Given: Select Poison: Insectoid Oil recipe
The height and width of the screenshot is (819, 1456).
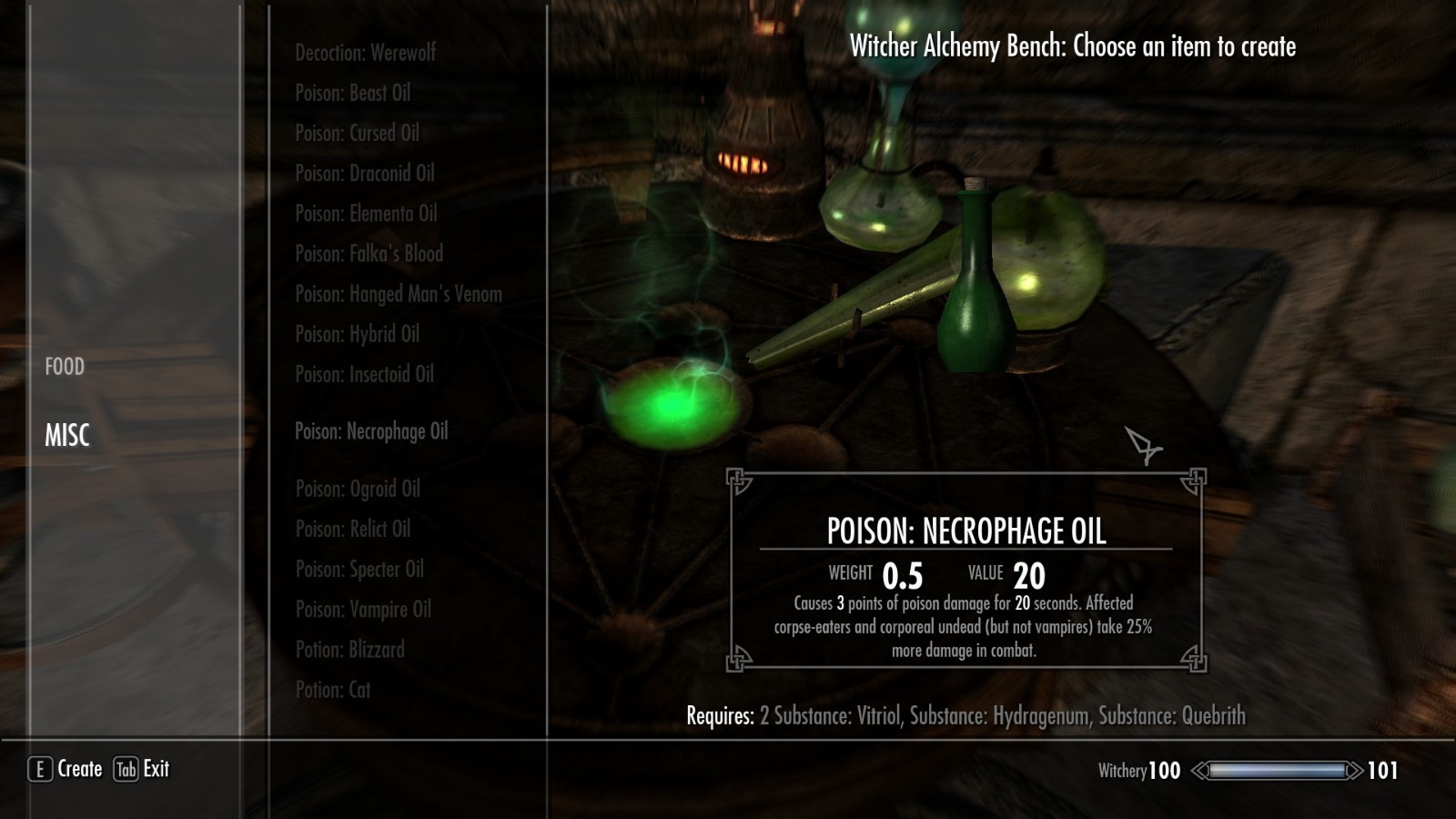Looking at the screenshot, I should (364, 374).
